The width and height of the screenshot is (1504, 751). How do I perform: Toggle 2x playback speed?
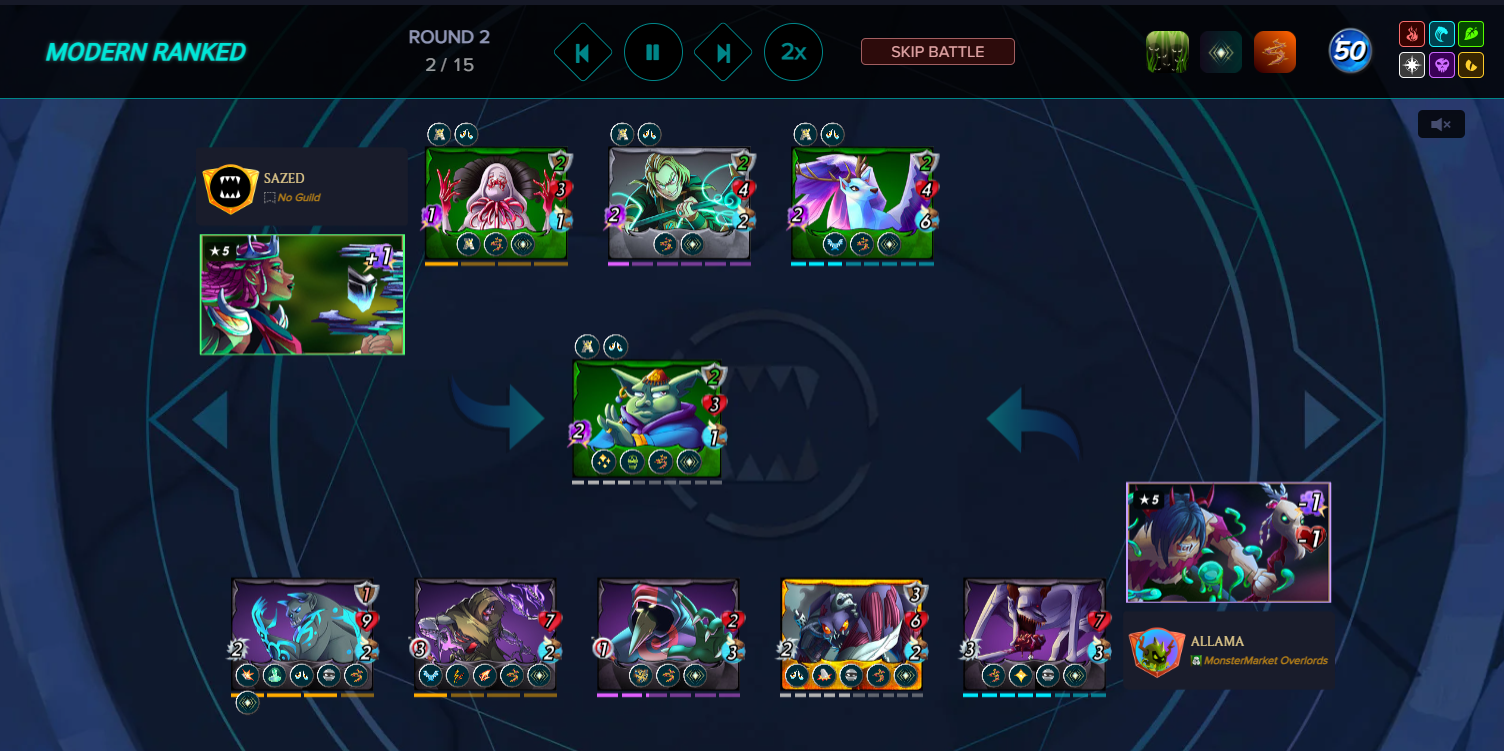(793, 52)
